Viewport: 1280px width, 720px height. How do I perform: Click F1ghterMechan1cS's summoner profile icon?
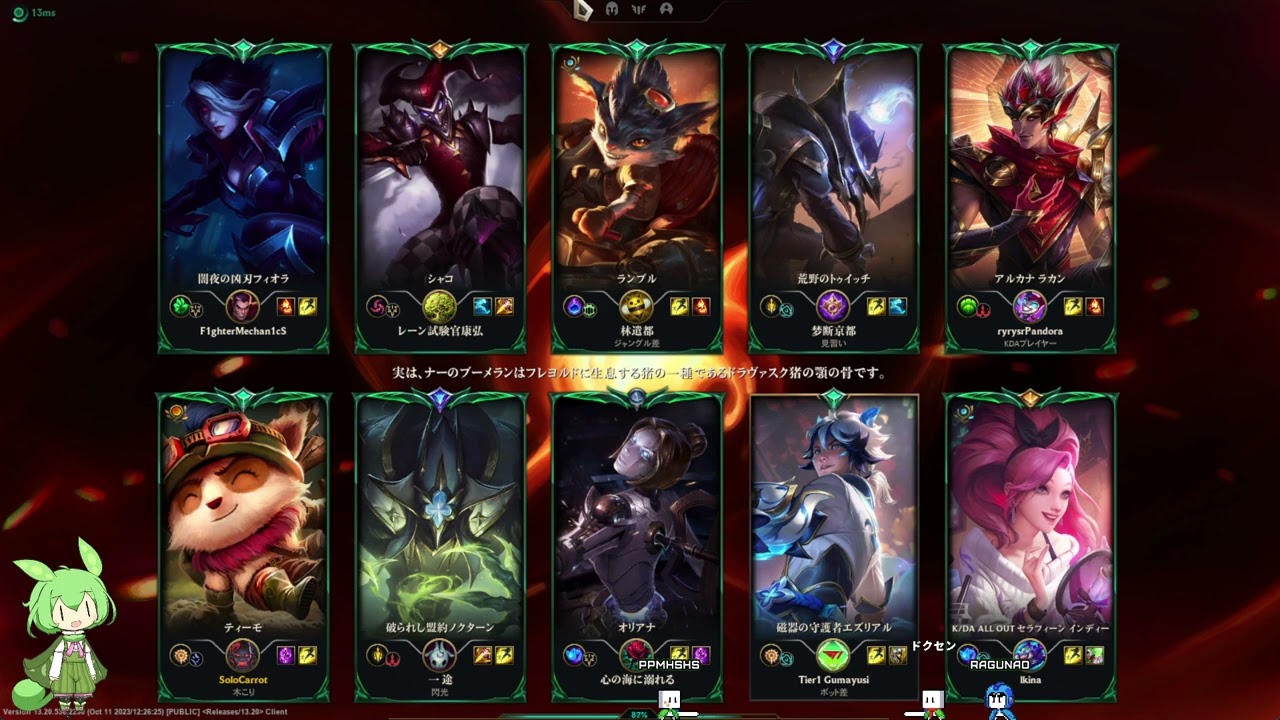click(243, 306)
